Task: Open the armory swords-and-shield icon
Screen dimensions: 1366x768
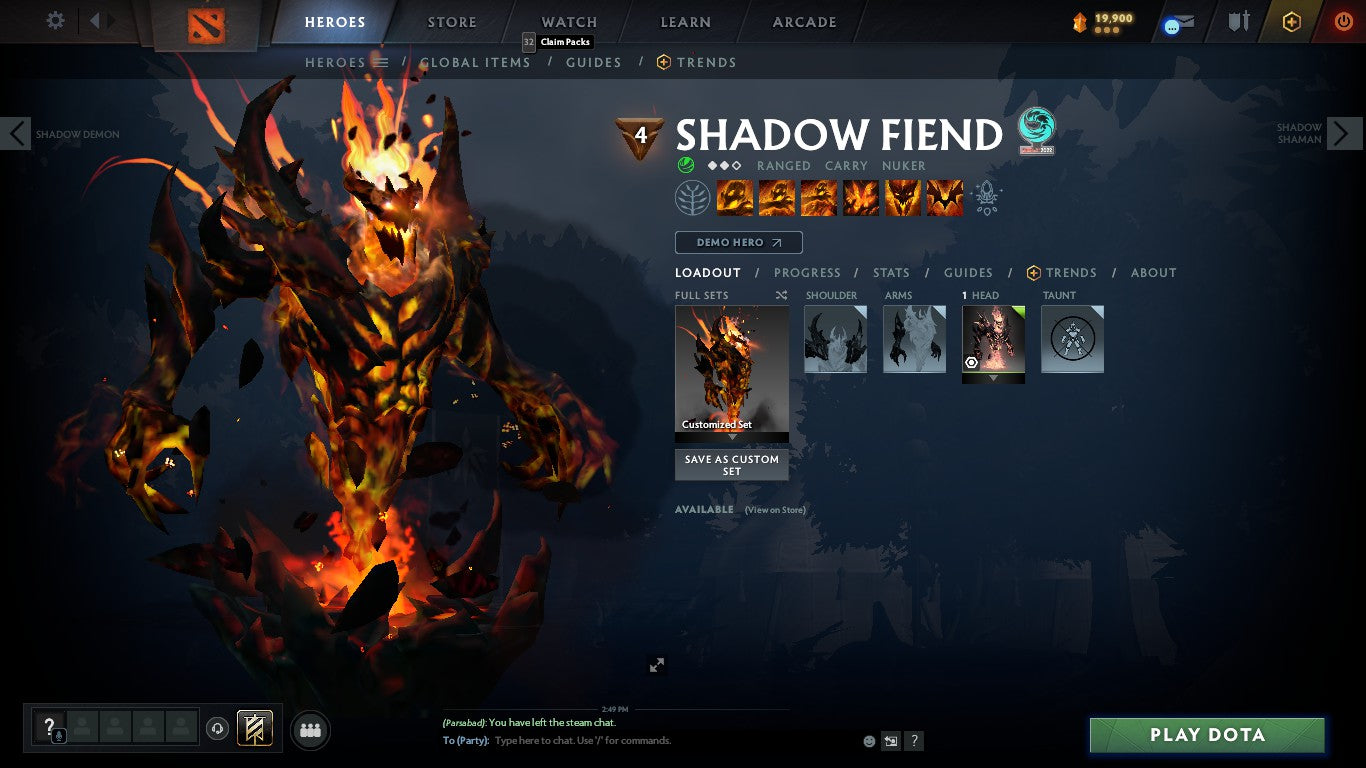Action: 1241,22
